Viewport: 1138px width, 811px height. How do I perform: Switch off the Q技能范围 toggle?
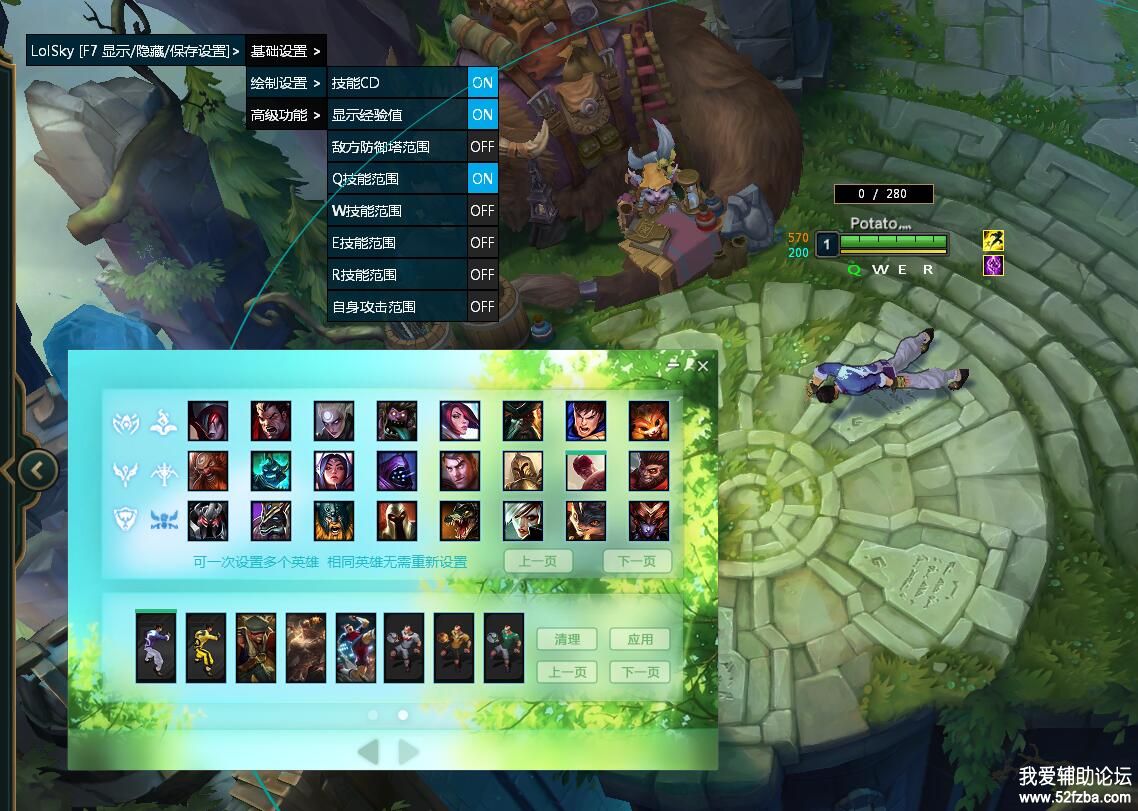coord(482,179)
